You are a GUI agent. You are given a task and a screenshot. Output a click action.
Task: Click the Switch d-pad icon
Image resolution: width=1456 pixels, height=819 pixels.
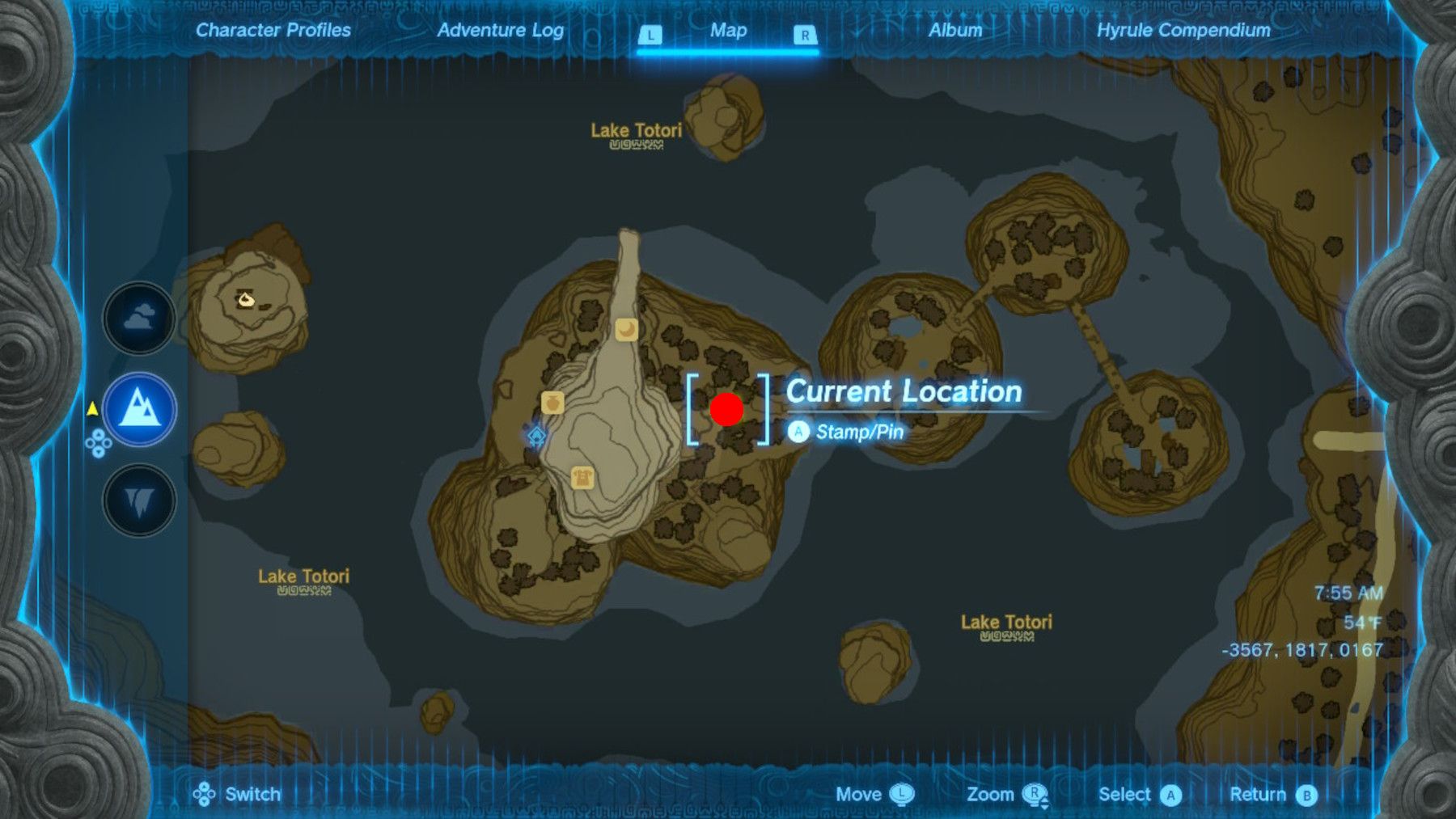[205, 794]
